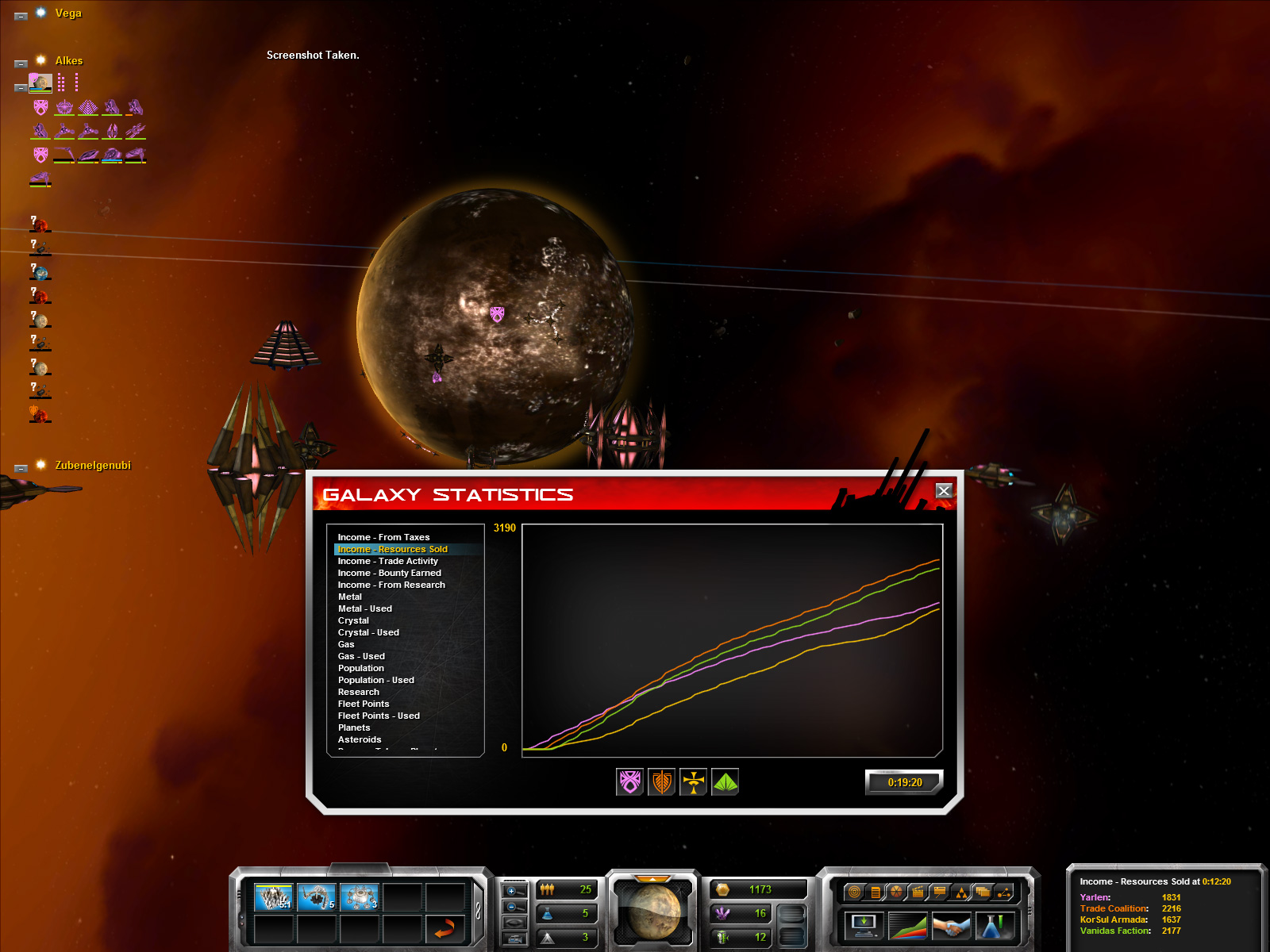Show 'Income - Trade Activity' graph
1270x952 pixels.
point(387,561)
